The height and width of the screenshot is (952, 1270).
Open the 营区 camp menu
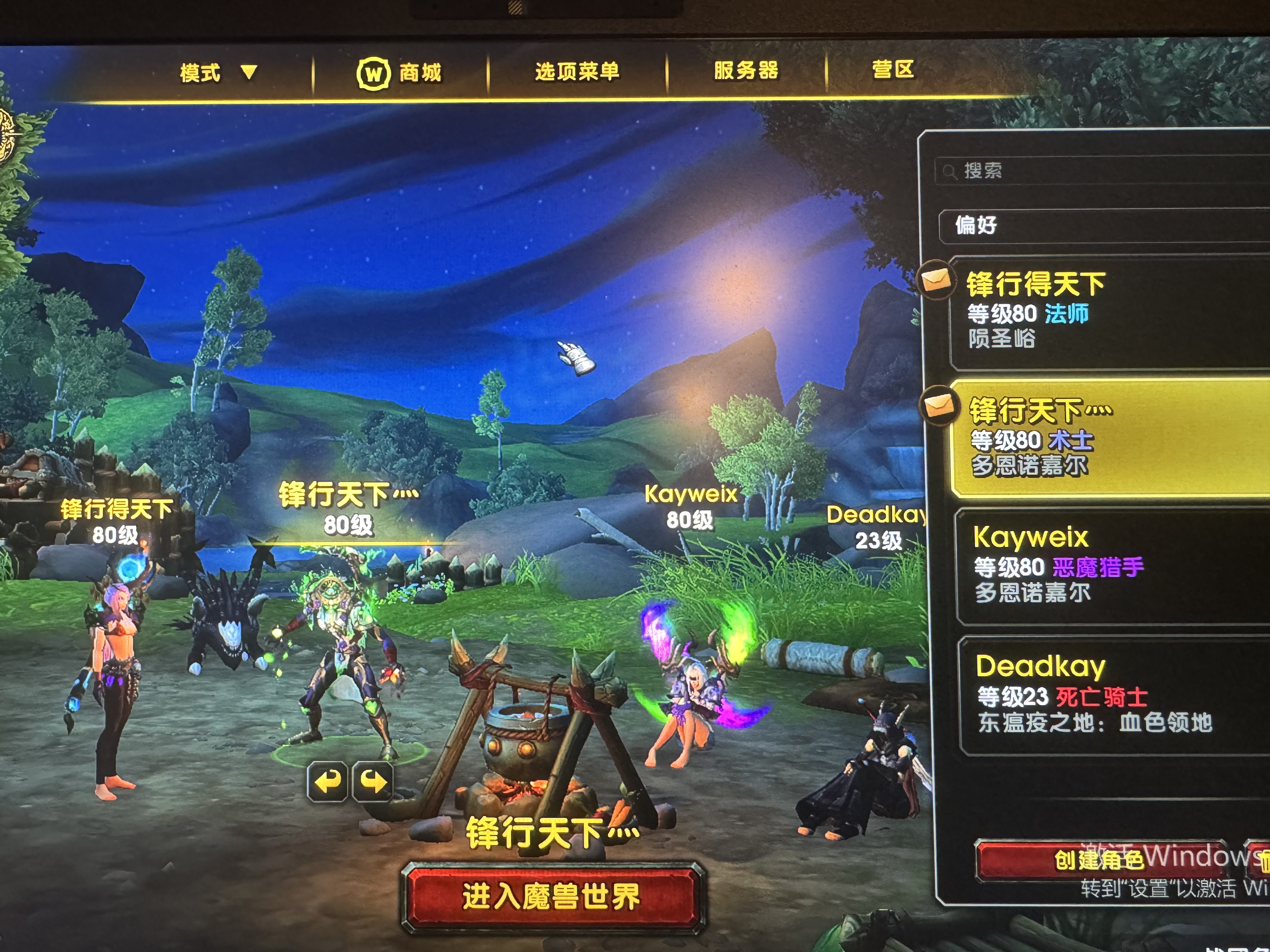(x=892, y=70)
